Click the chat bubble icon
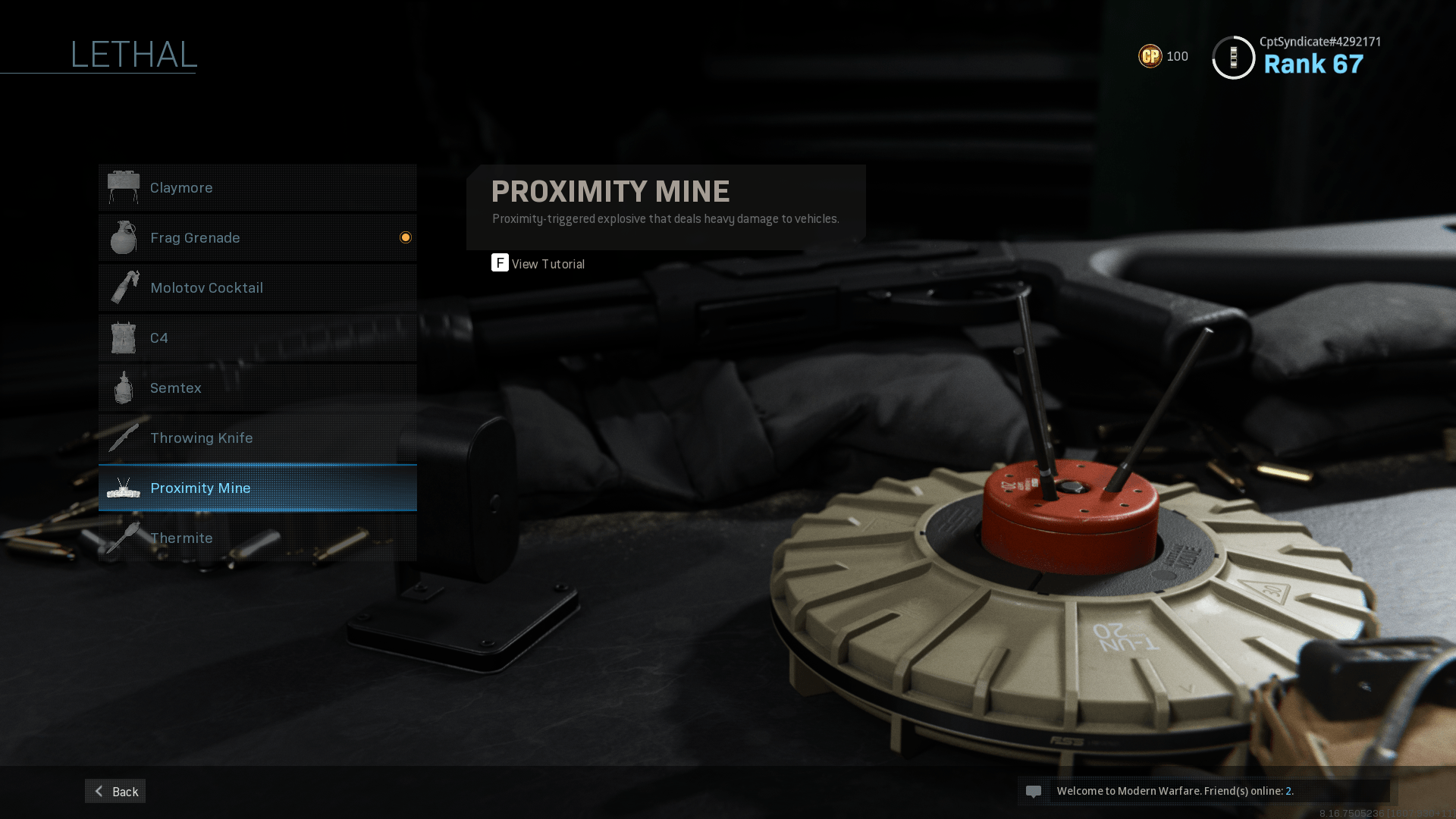The width and height of the screenshot is (1456, 819). pyautogui.click(x=1035, y=791)
